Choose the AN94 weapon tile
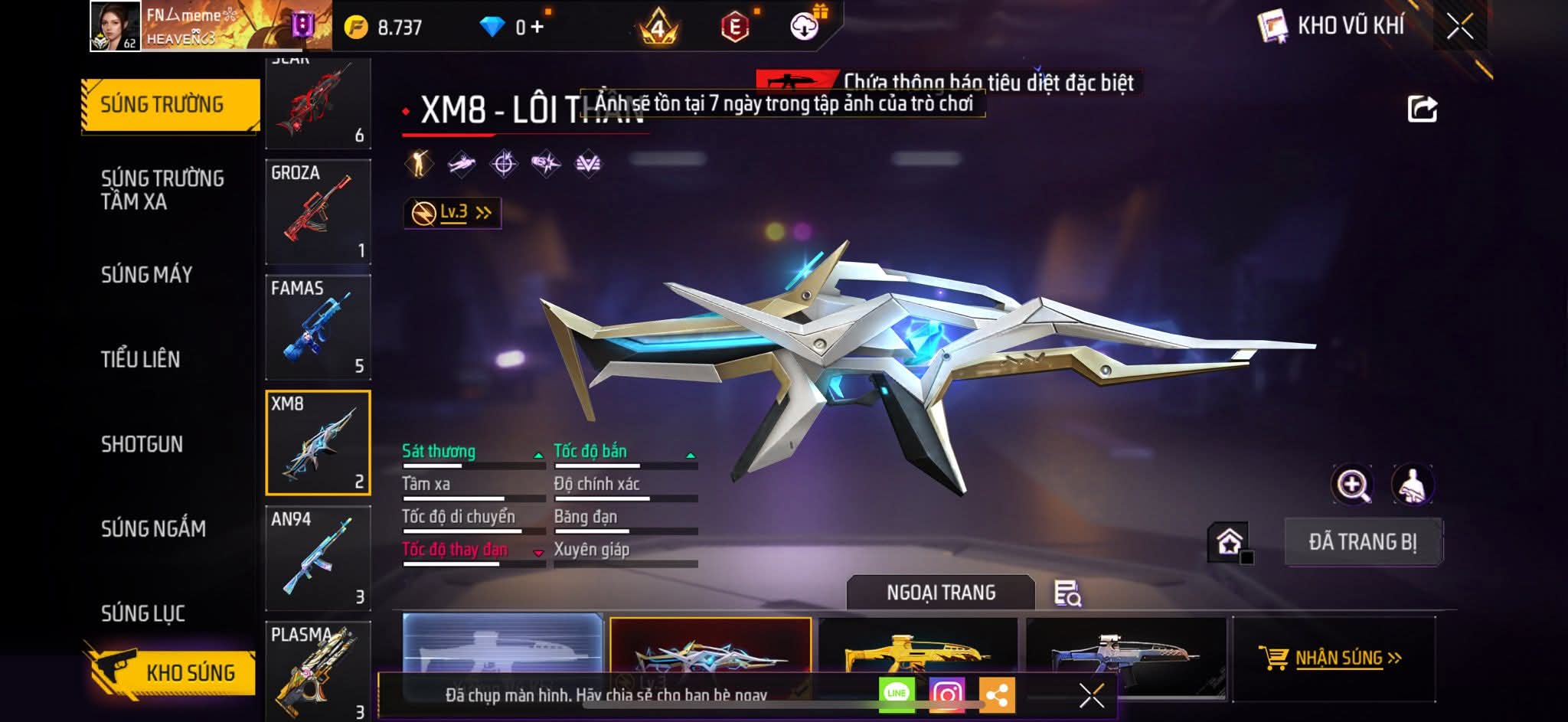 click(318, 558)
